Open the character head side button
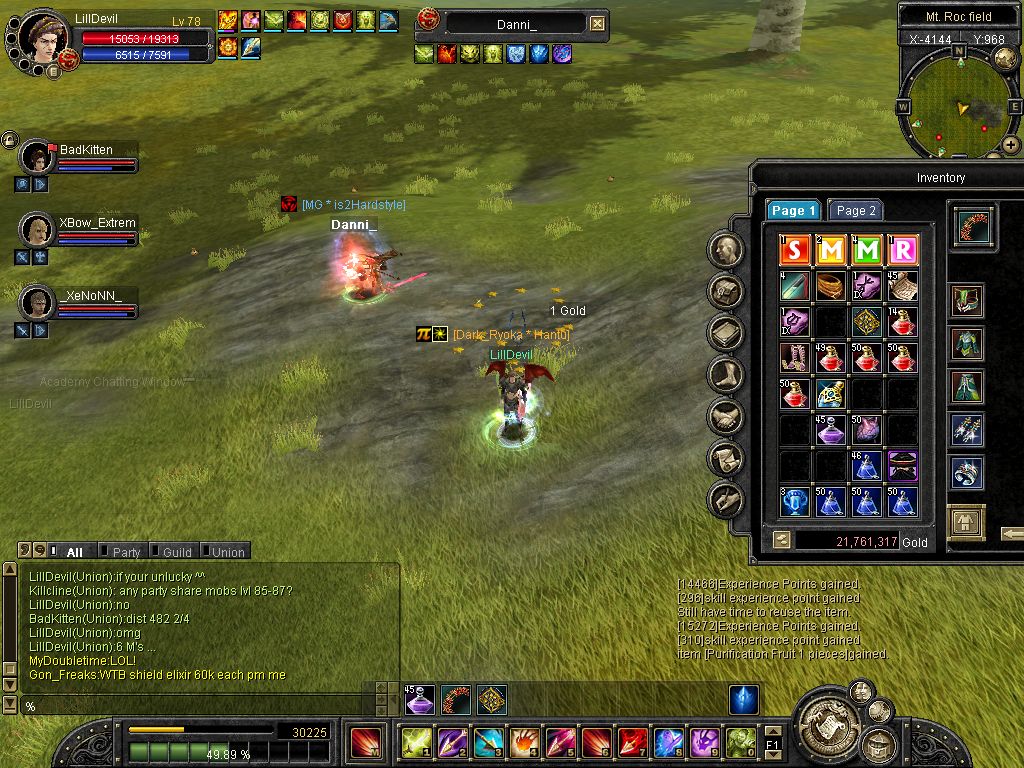 tap(726, 249)
